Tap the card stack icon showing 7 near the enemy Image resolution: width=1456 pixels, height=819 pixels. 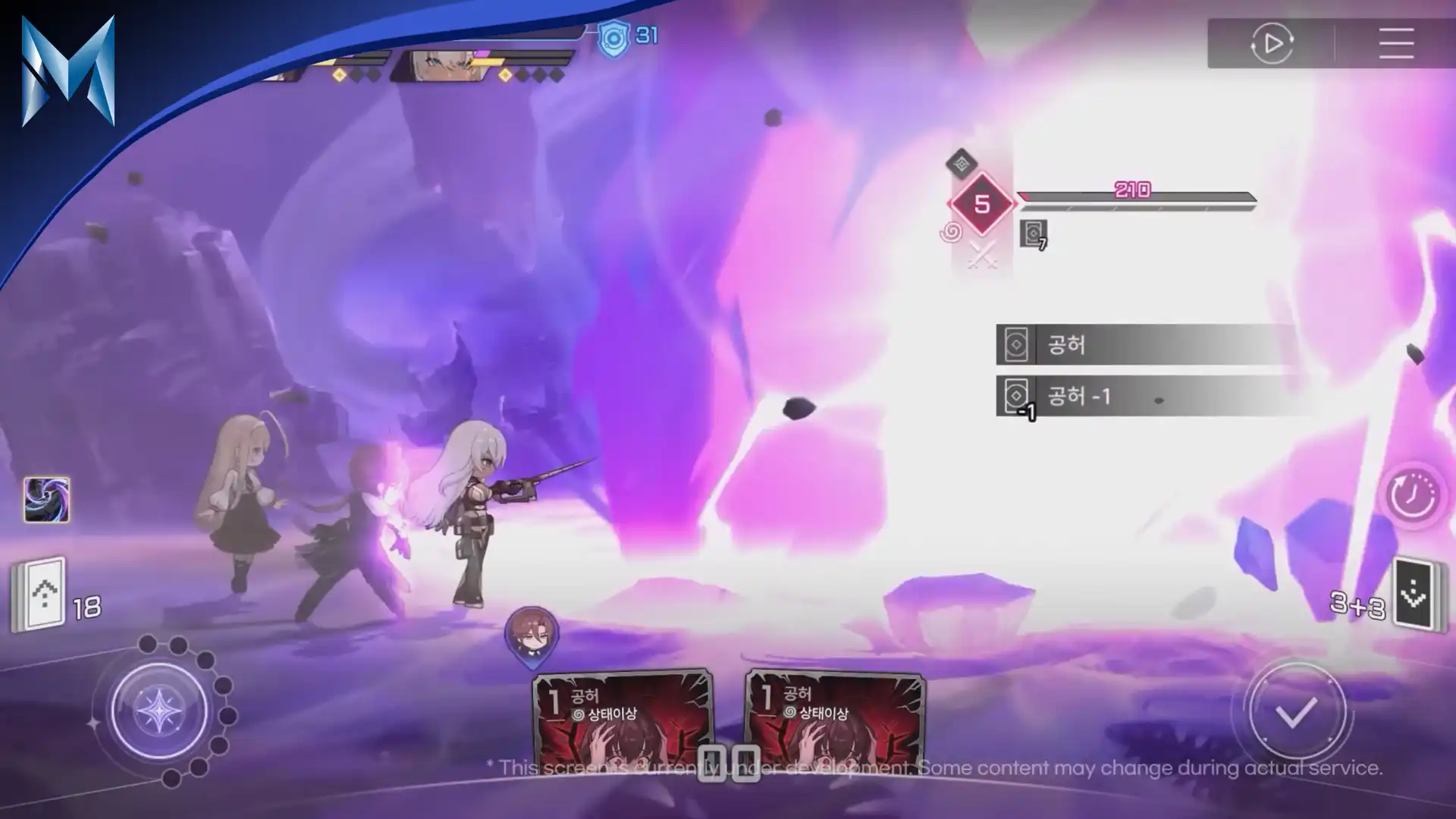tap(1033, 231)
